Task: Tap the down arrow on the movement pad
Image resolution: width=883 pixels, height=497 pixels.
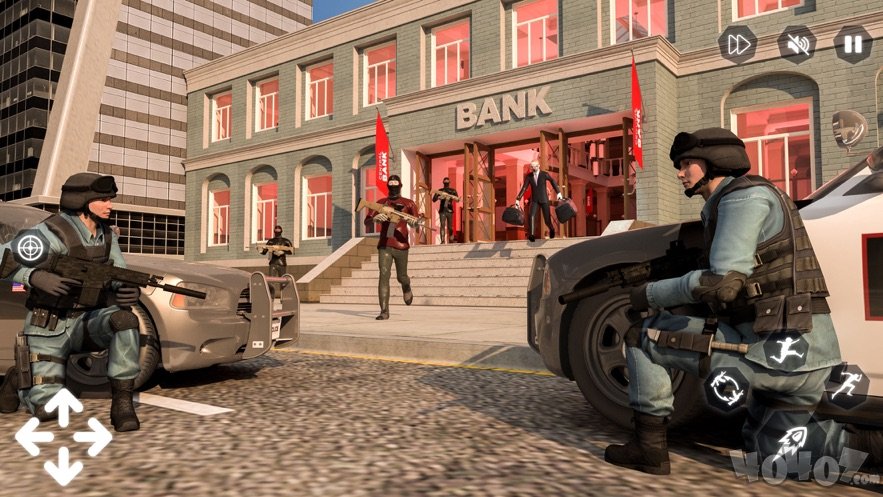Action: 63,468
